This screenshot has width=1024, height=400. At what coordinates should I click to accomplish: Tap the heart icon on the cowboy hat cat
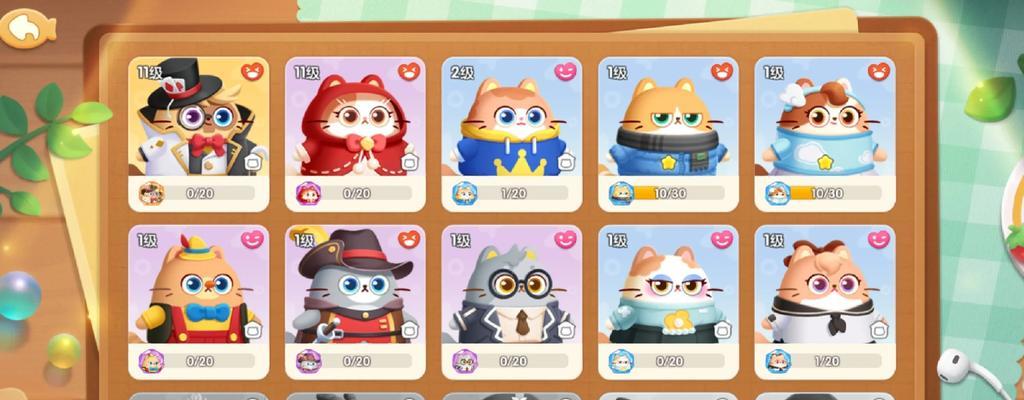[x=409, y=240]
